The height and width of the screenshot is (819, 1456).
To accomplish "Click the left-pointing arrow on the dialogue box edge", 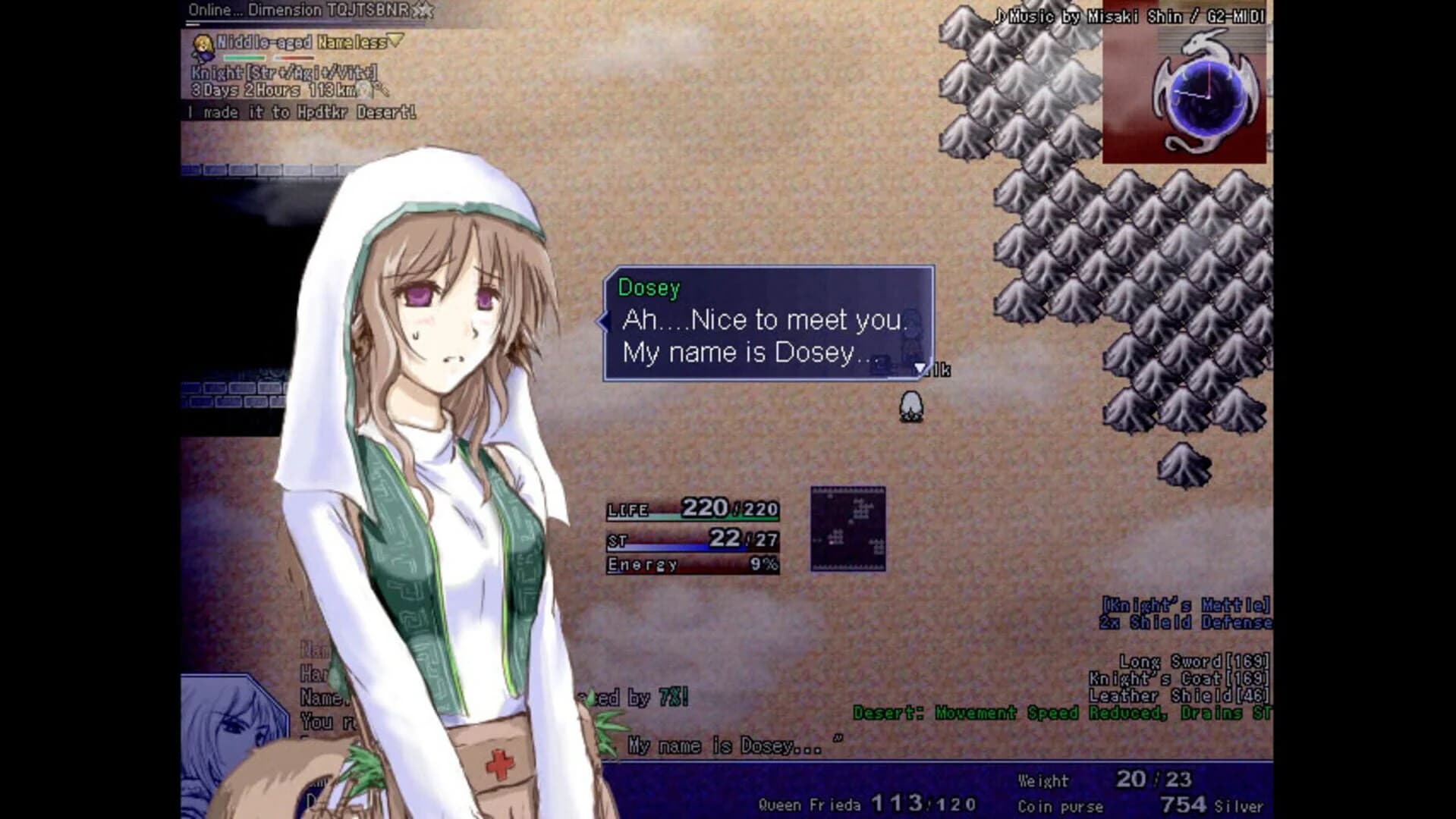I will click(603, 322).
